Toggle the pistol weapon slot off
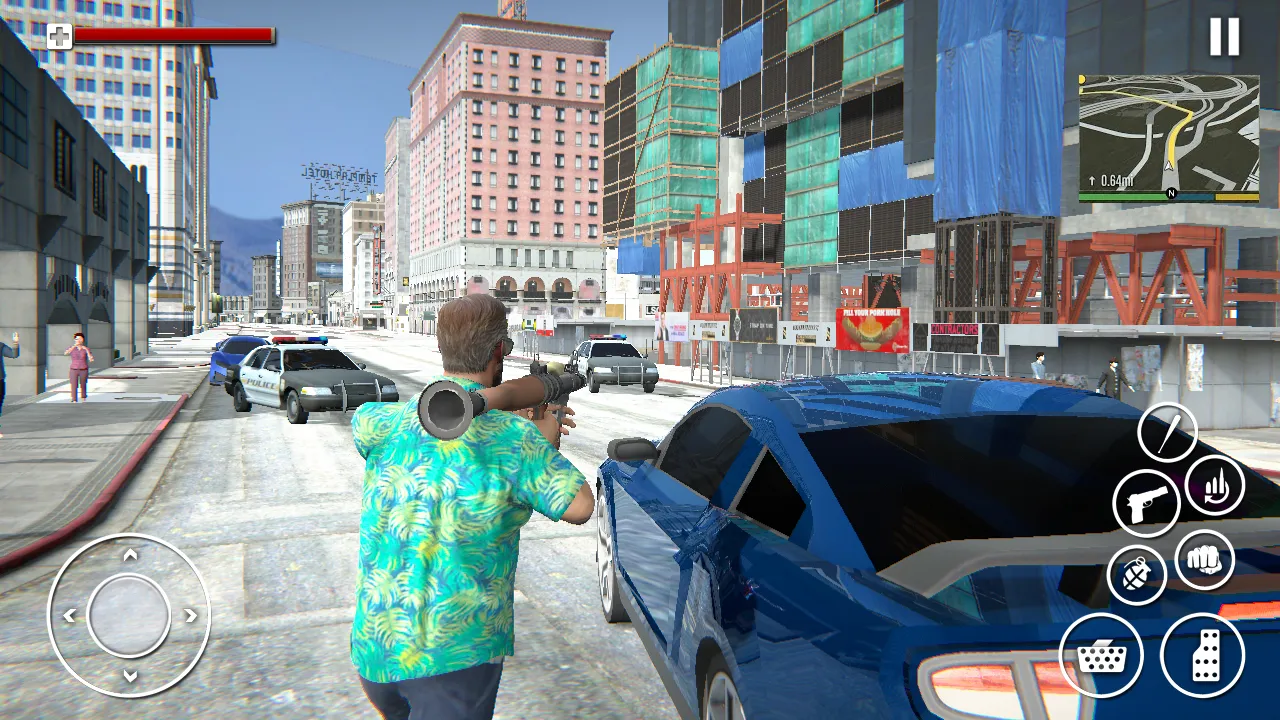Viewport: 1280px width, 720px height. click(x=1147, y=501)
